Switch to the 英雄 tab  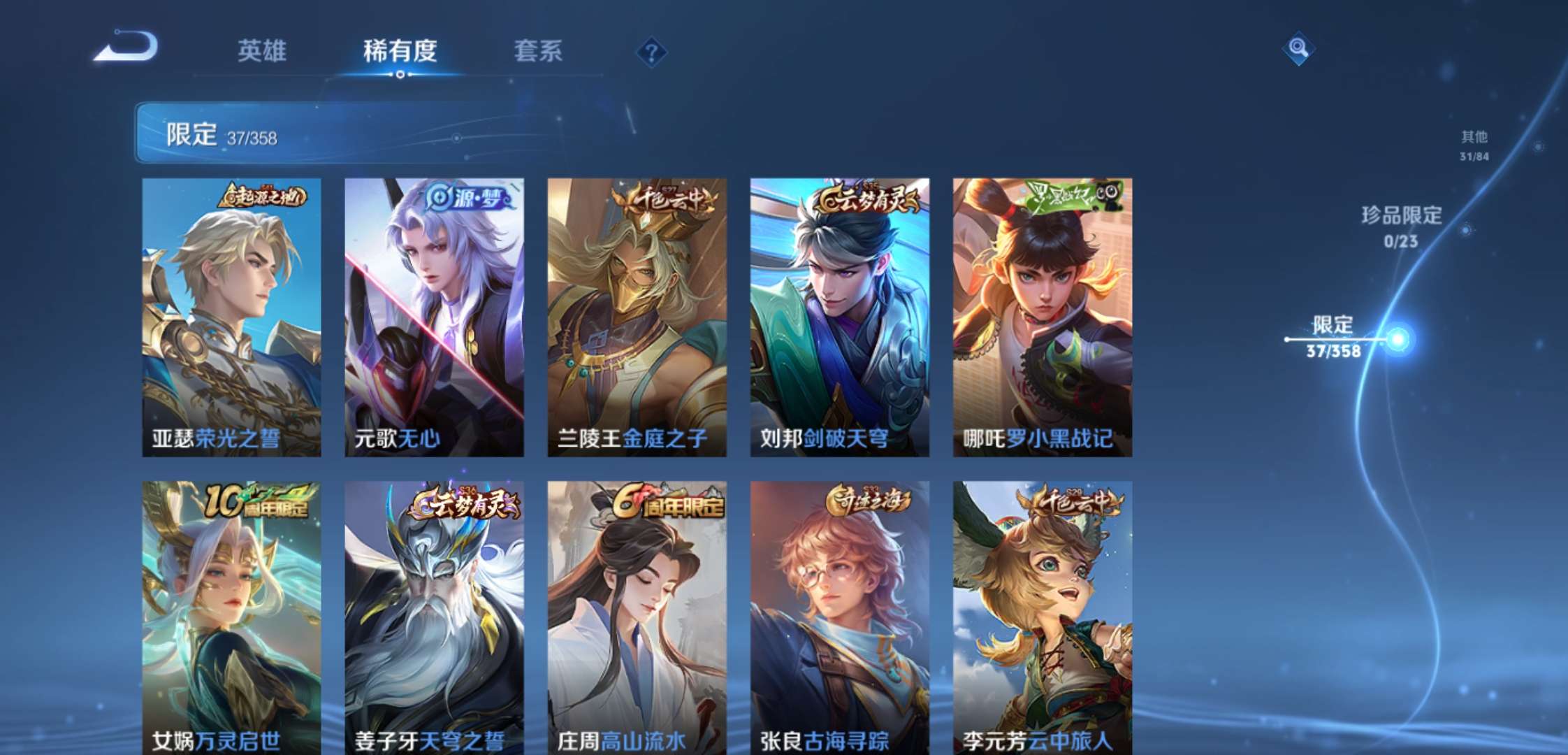(x=263, y=51)
